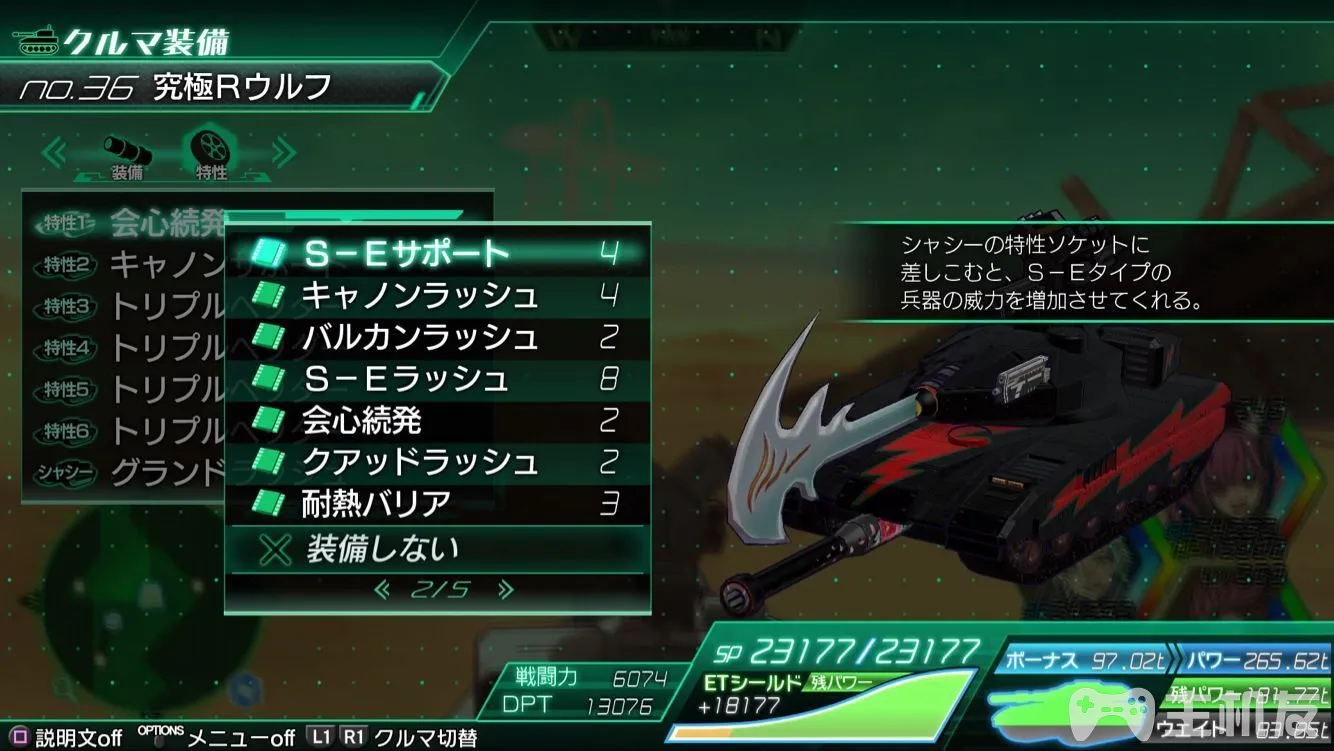Screen dimensions: 1334x751
Task: Pick the バルカンラッシュ trait entry
Action: [x=436, y=337]
